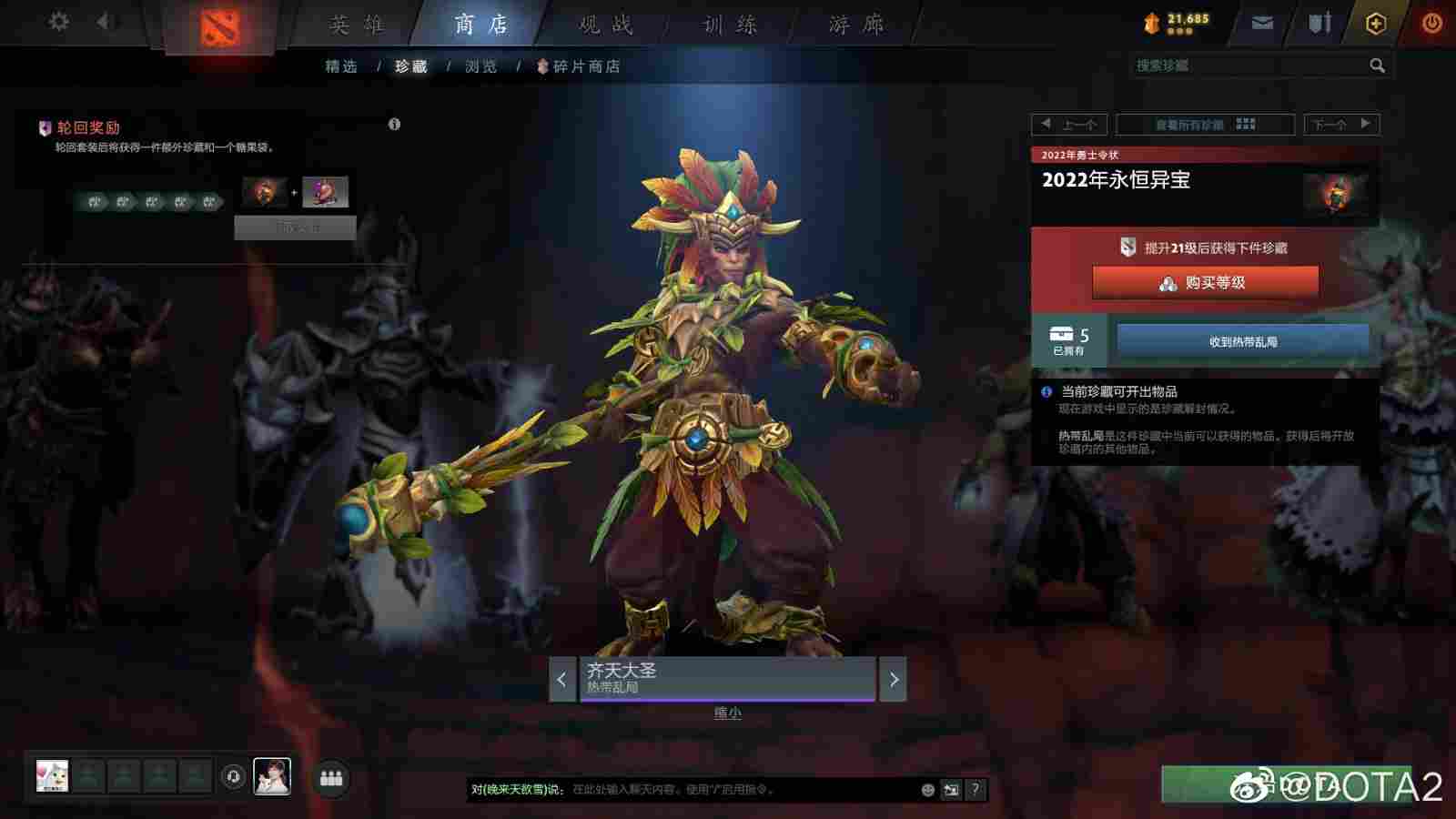Open the 观战 menu item

click(x=605, y=25)
